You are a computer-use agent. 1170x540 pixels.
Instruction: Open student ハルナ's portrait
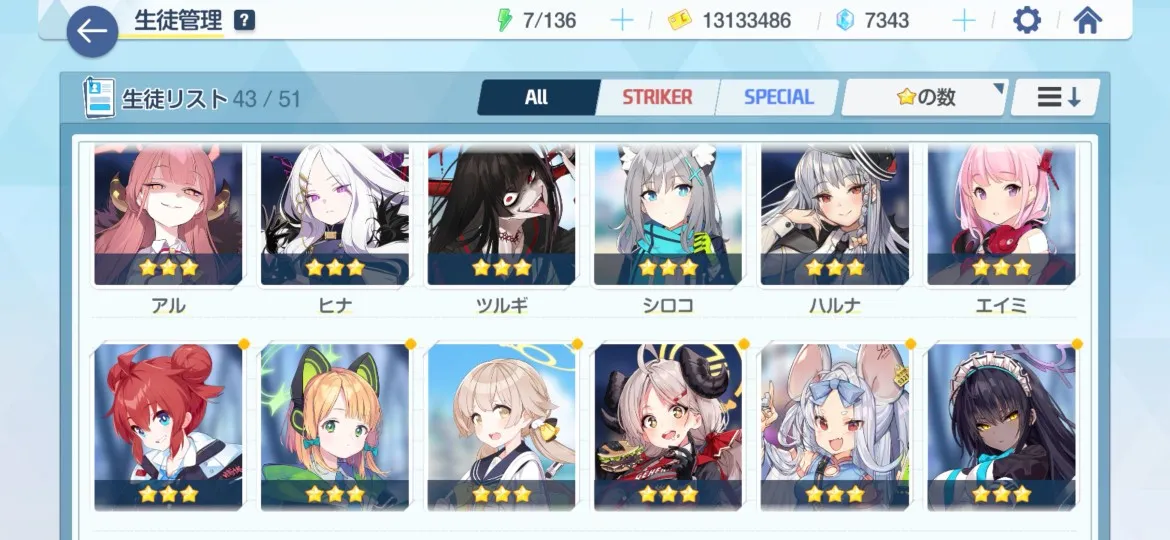[x=835, y=216]
